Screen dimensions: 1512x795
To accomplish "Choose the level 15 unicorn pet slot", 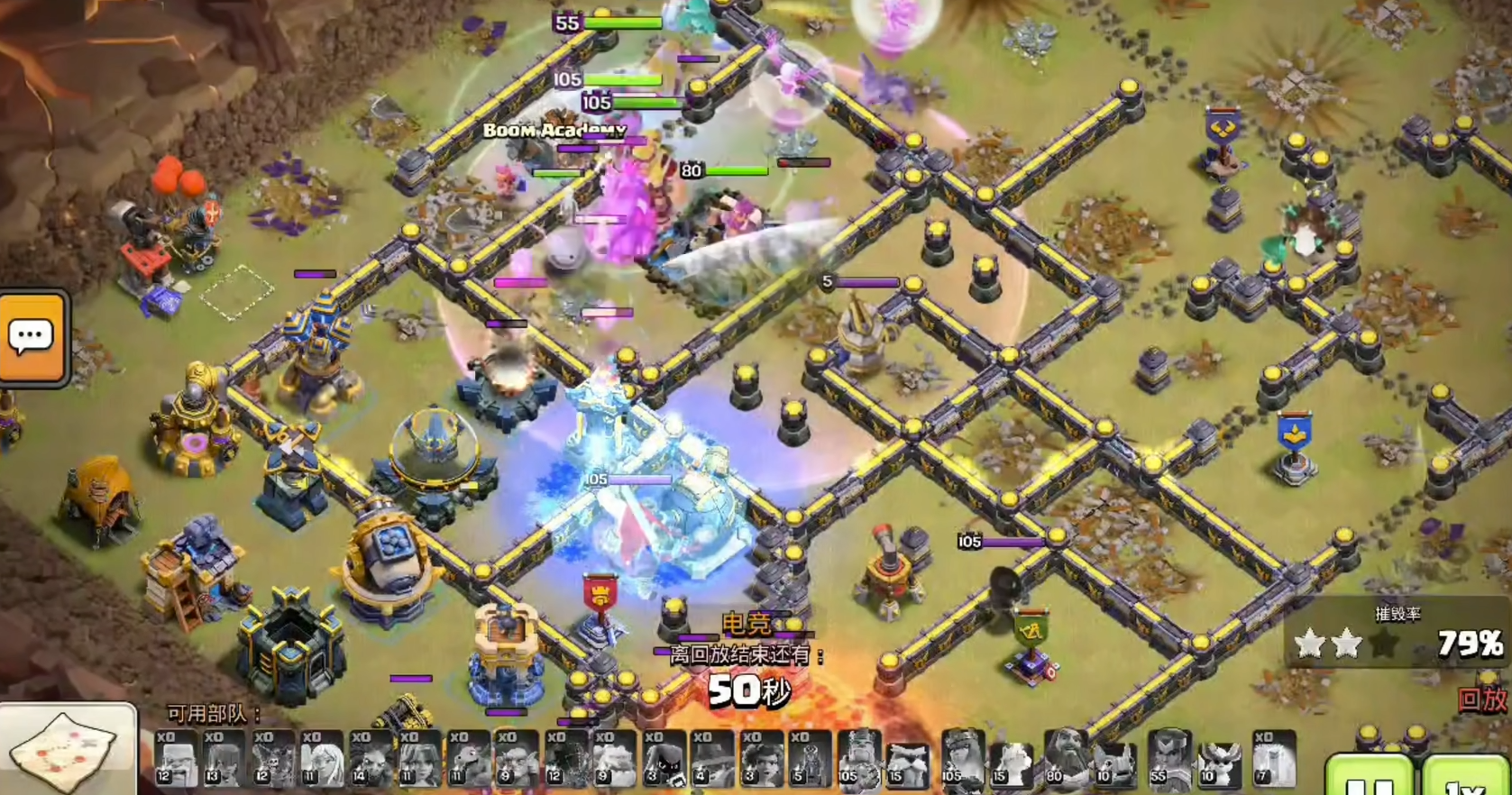I will pos(1012,763).
